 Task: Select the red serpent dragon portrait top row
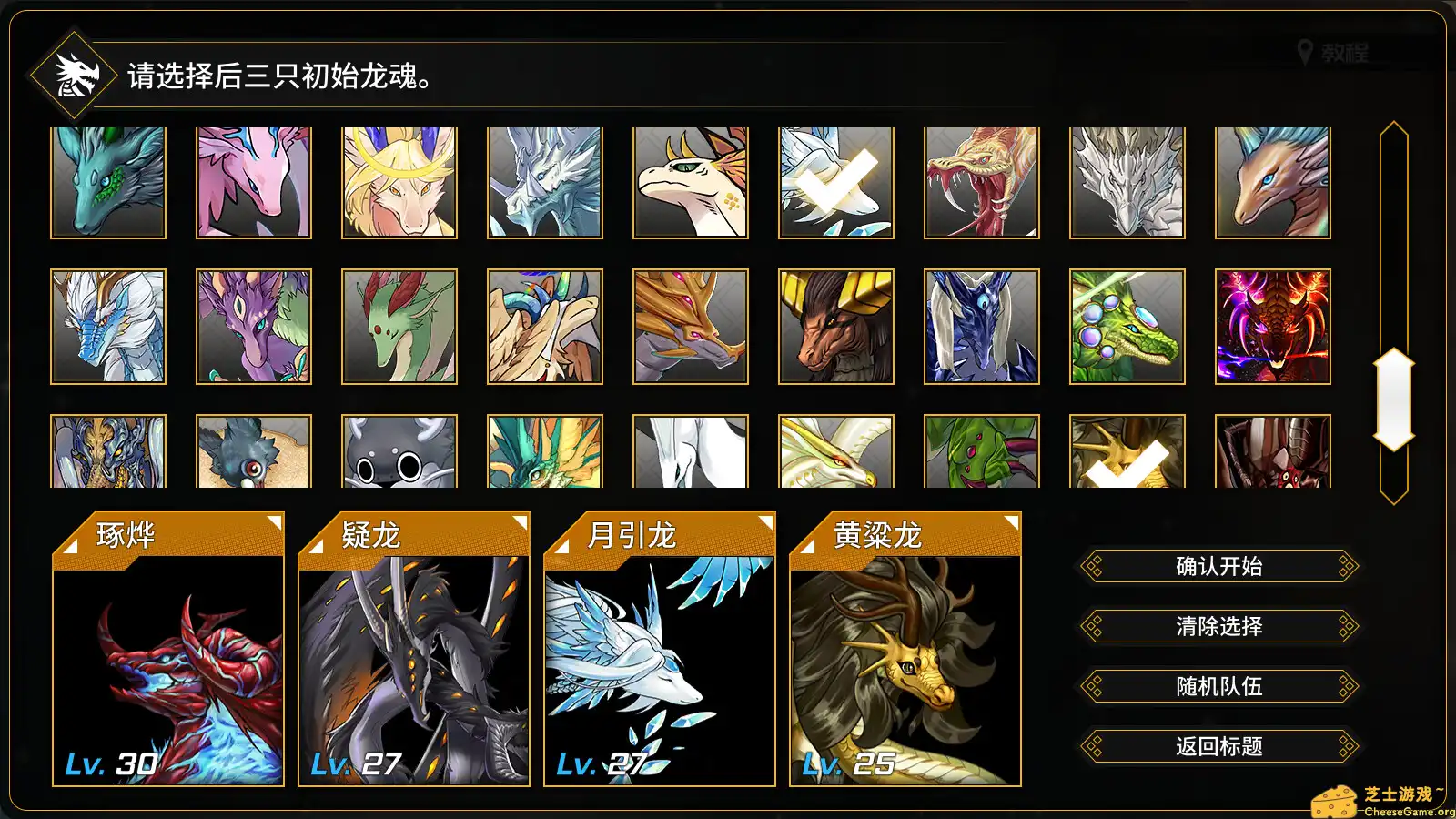pyautogui.click(x=981, y=181)
